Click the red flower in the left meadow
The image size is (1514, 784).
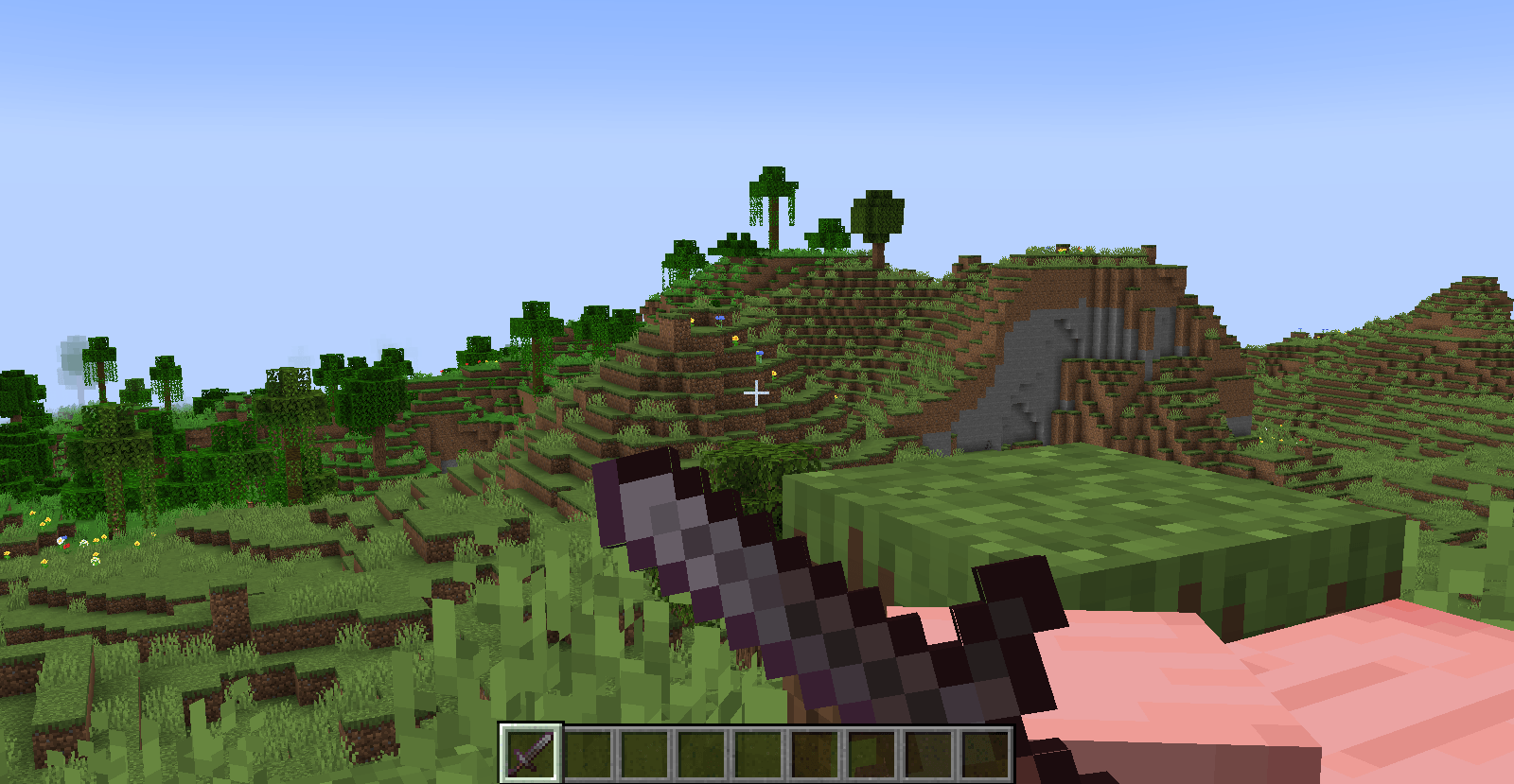click(66, 547)
